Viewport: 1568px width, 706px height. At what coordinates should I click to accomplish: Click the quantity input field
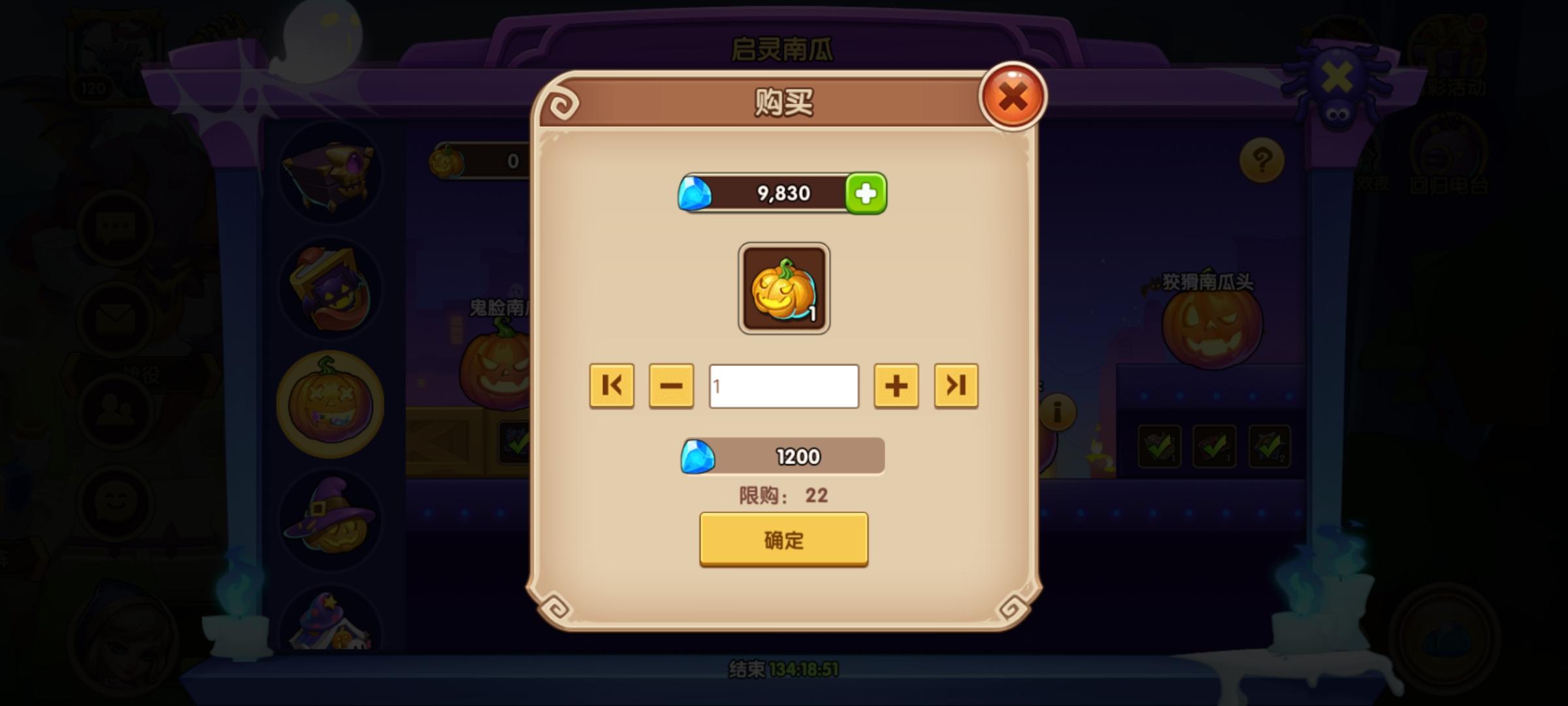783,386
